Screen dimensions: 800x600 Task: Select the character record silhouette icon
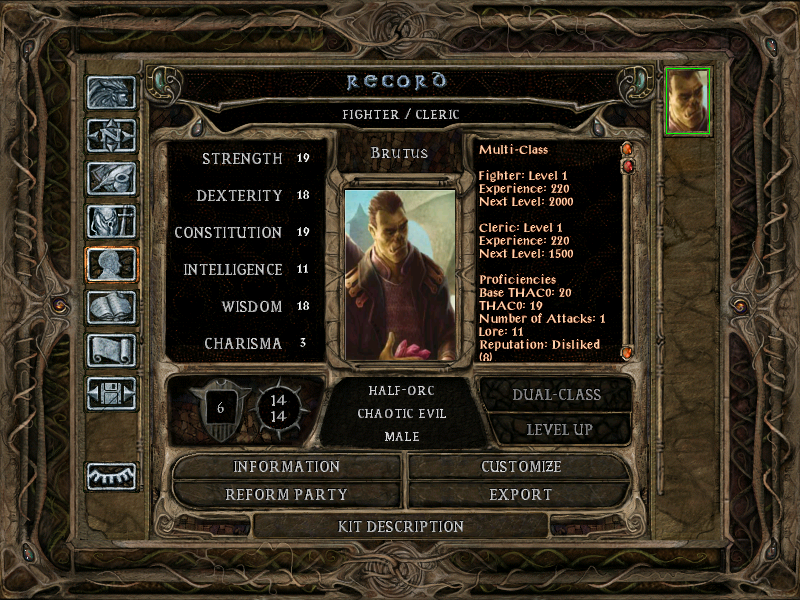point(111,264)
